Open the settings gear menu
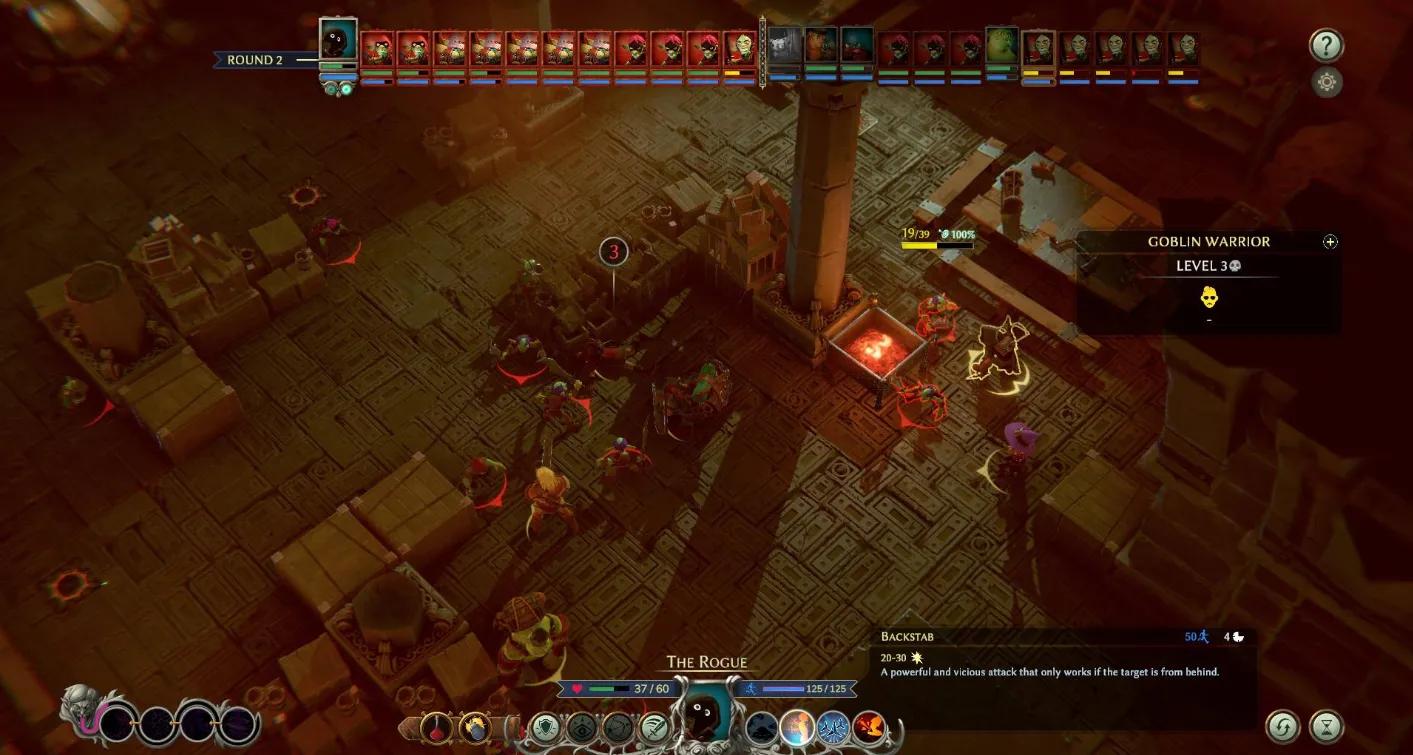Viewport: 1413px width, 755px height. 1327,82
